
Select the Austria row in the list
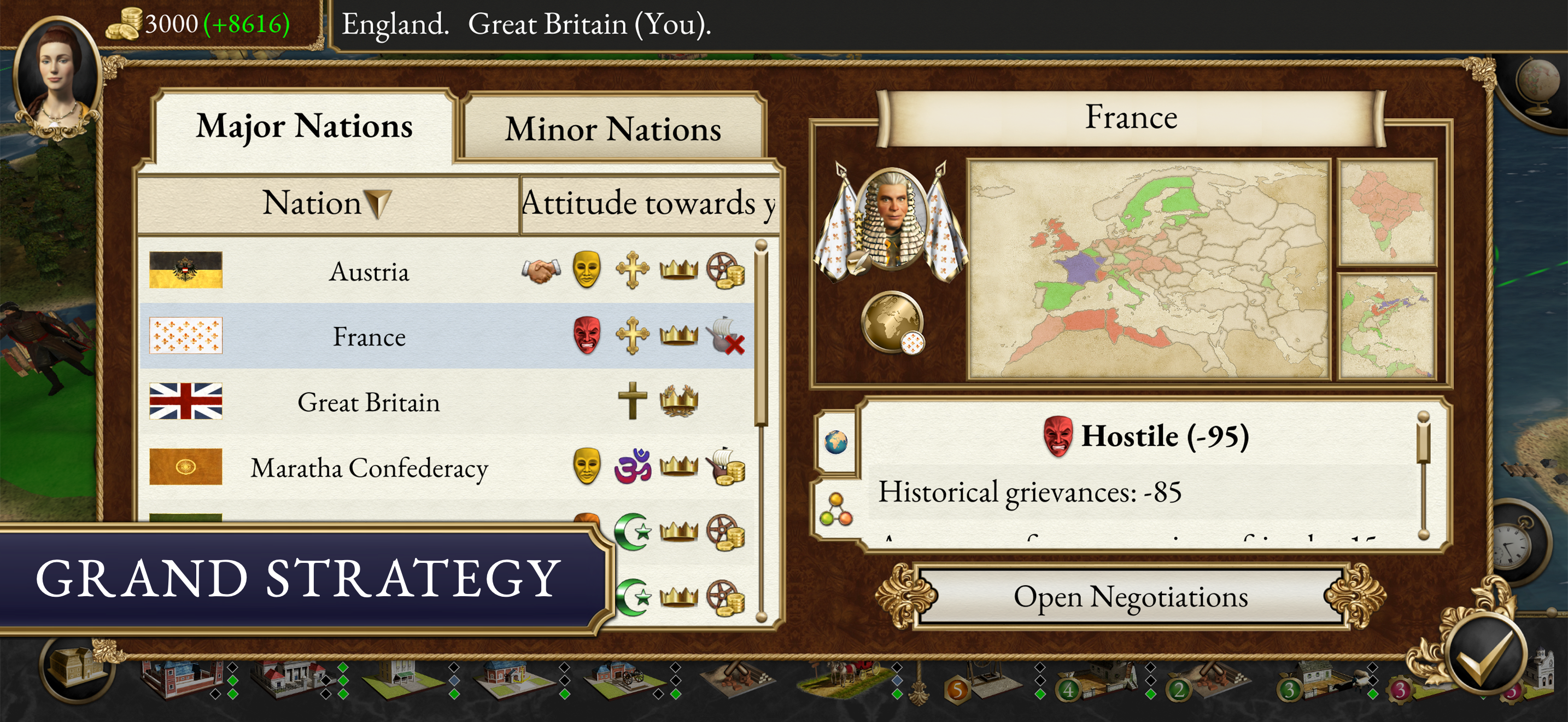click(x=371, y=272)
